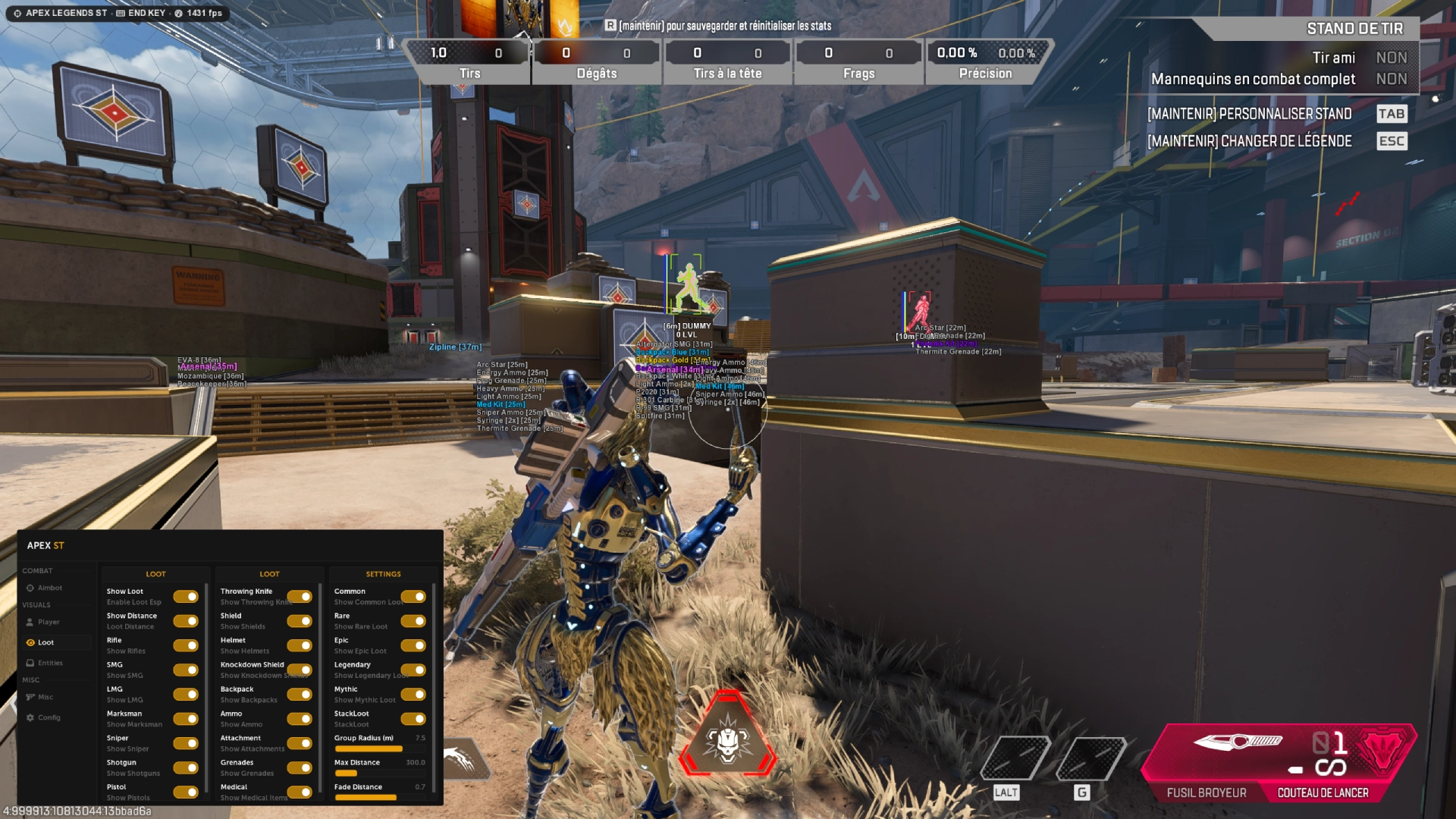
Task: Select the Loot eye icon in sidebar
Action: (32, 642)
